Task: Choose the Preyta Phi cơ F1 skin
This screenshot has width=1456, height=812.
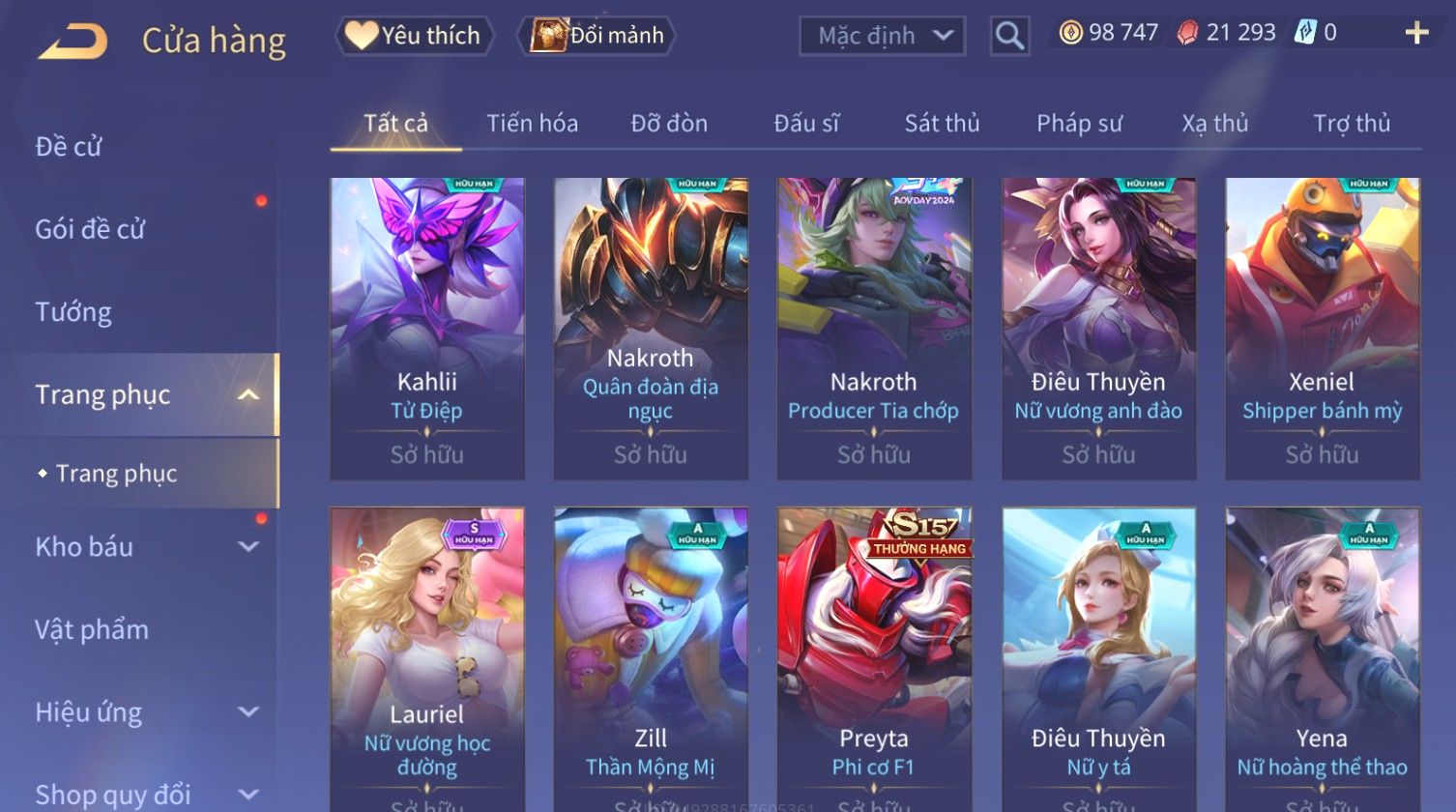Action: (874, 657)
